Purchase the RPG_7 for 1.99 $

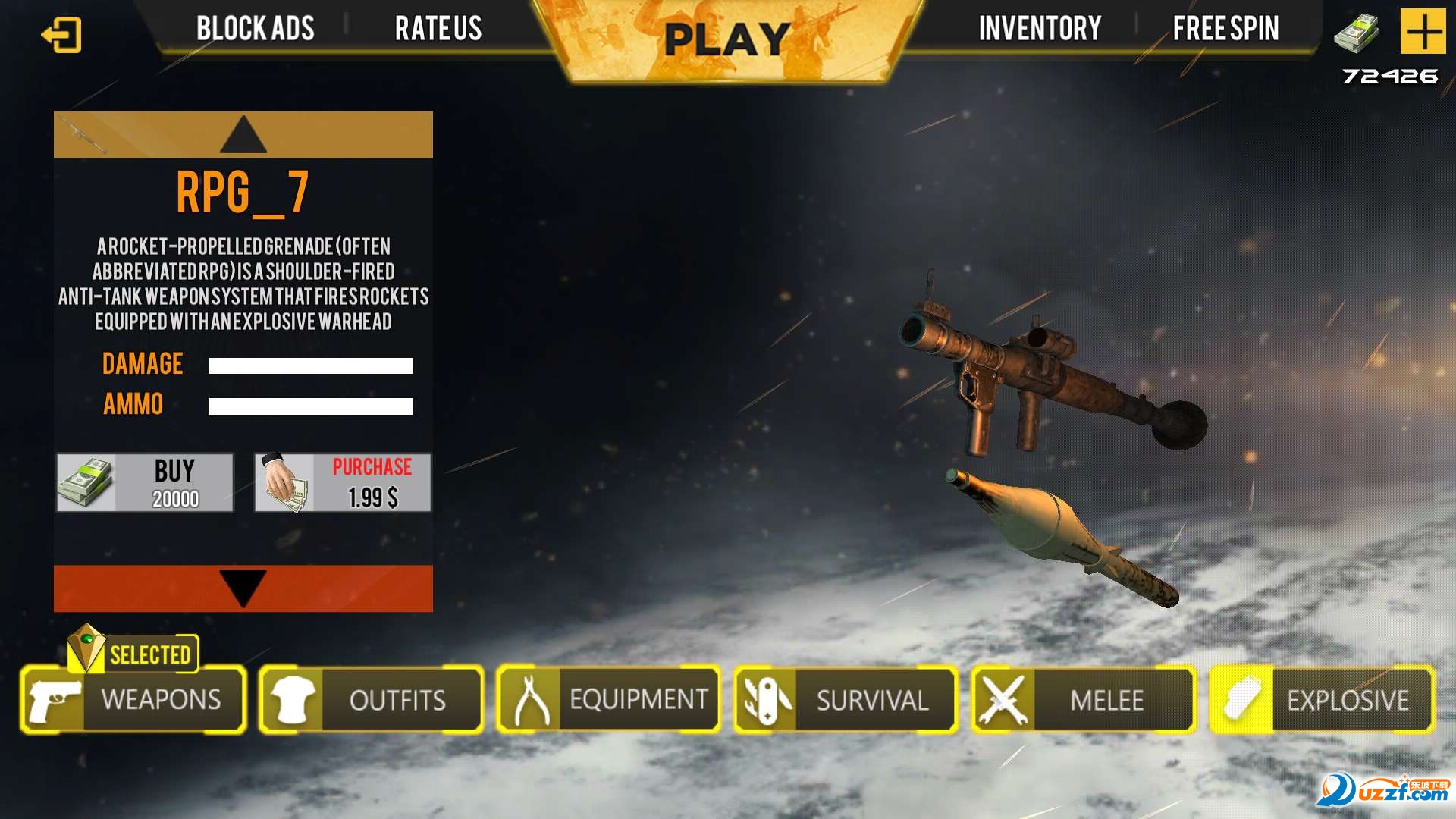342,483
